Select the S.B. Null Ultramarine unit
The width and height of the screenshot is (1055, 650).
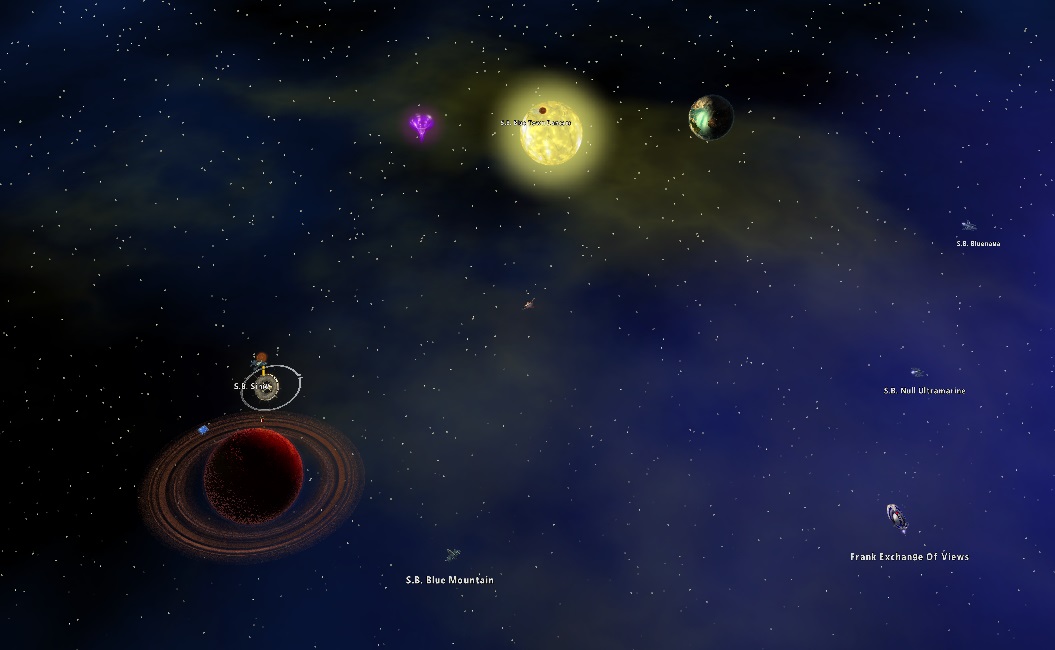[x=916, y=373]
